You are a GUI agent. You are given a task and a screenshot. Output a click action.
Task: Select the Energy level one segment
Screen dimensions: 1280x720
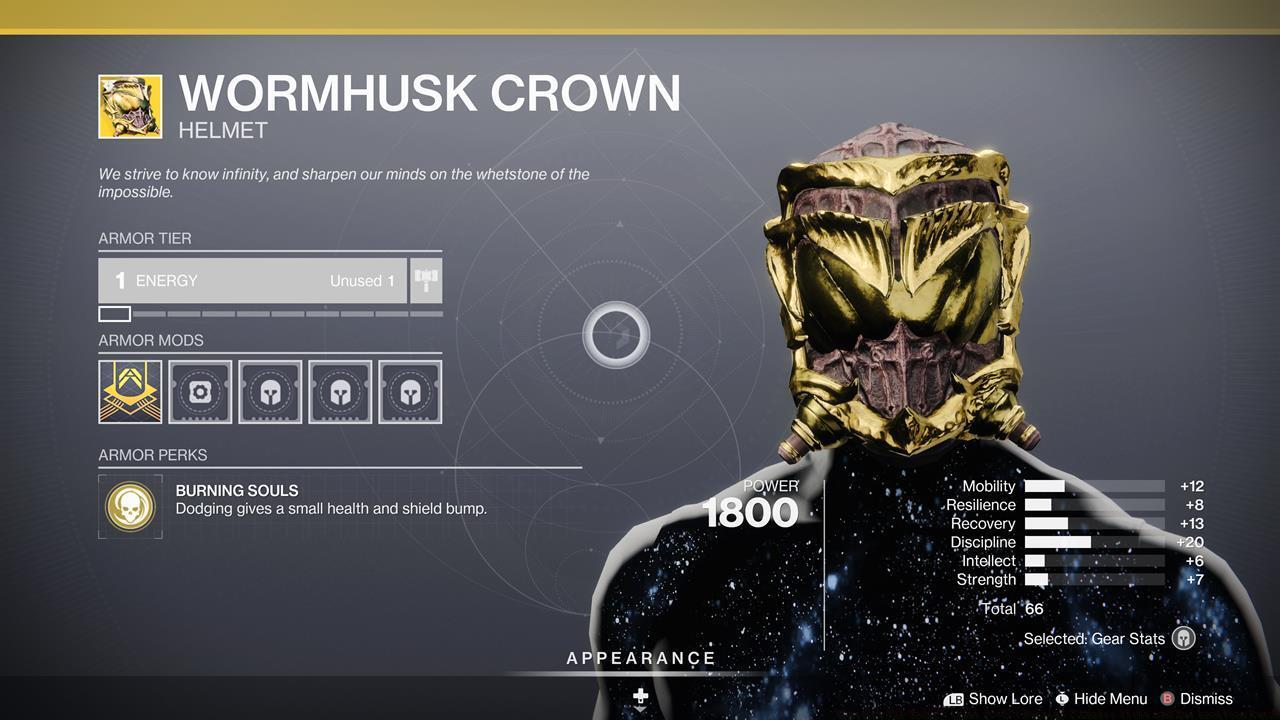click(113, 313)
